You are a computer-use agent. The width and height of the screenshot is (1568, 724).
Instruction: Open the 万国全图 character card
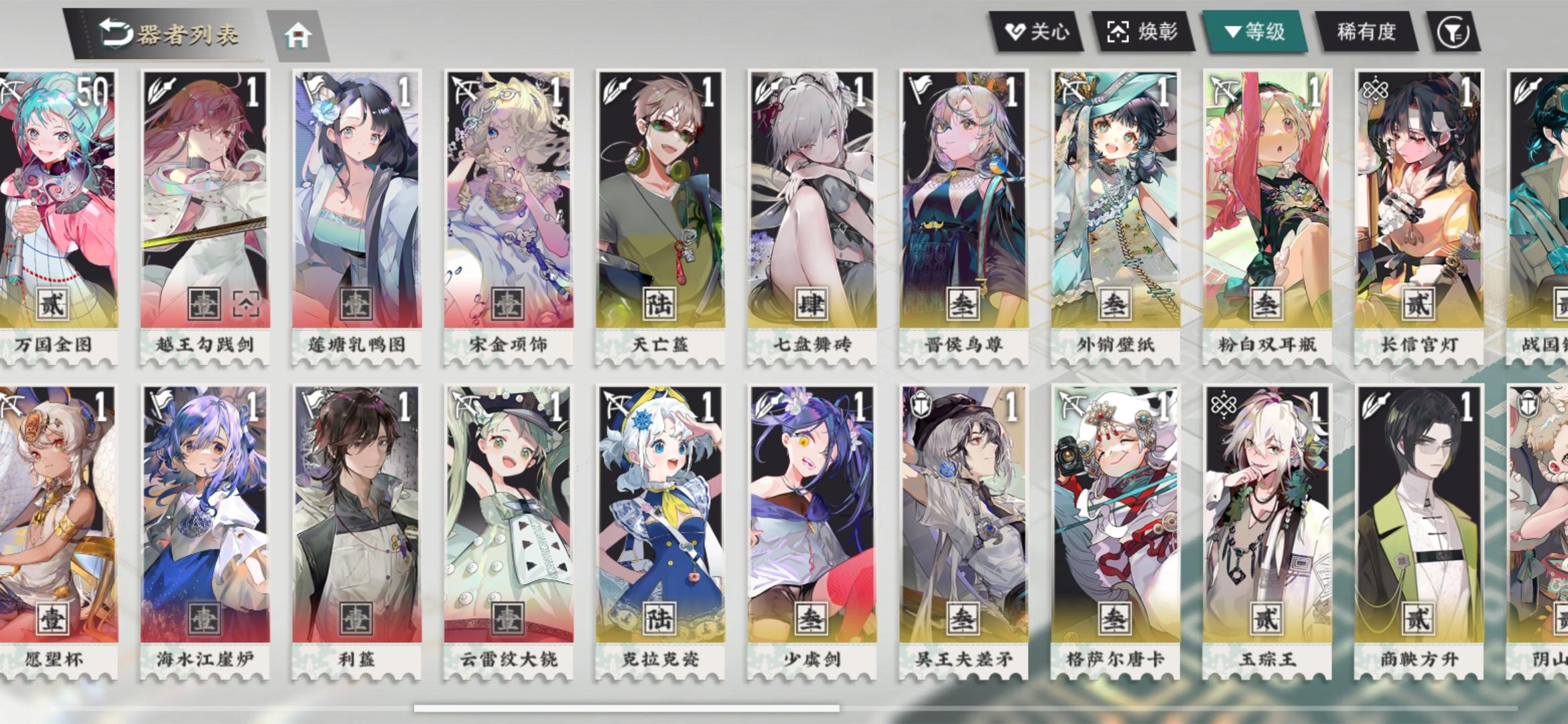tap(54, 201)
